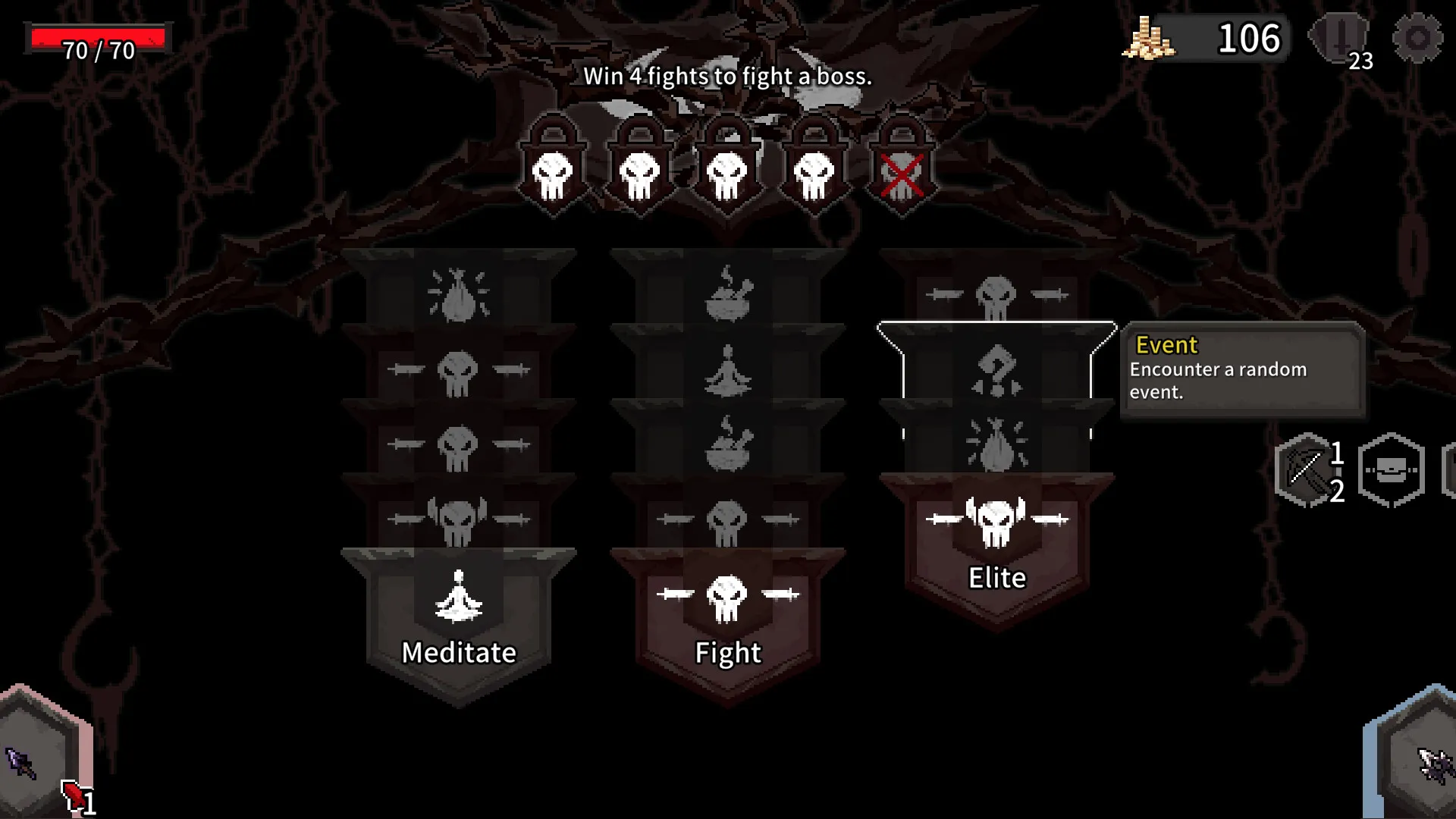Open the settings gear
Image resolution: width=1456 pixels, height=819 pixels.
[1417, 38]
